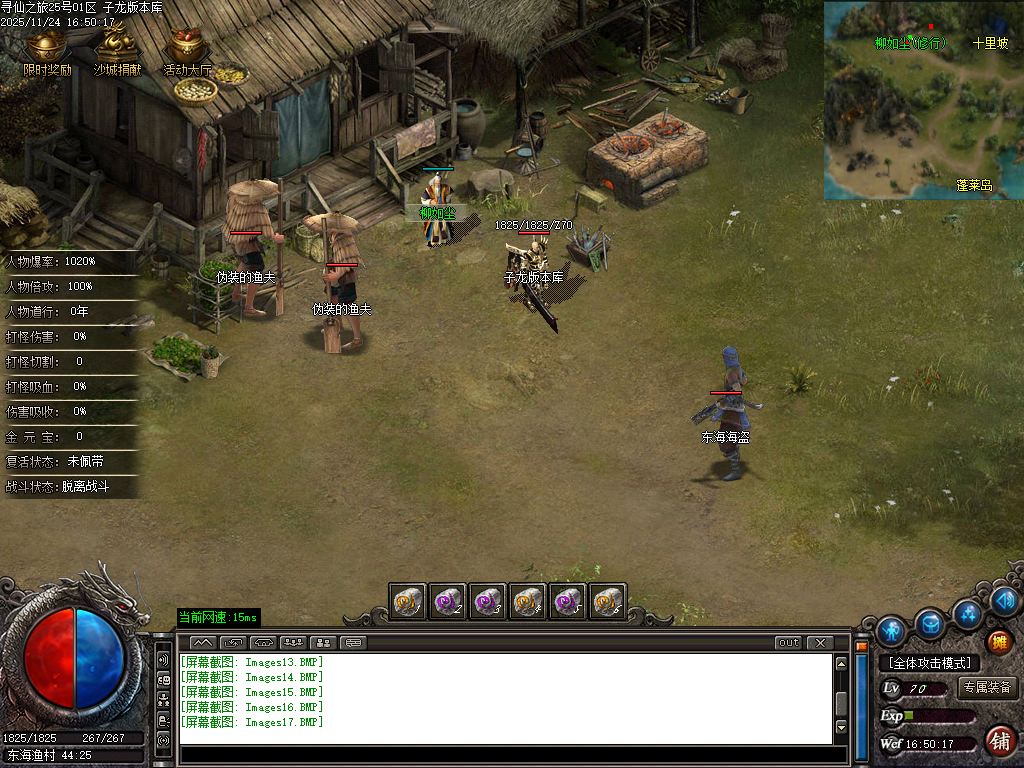The image size is (1024, 768).
Task: Open the 沙城捐献 donation icon
Action: click(x=118, y=52)
